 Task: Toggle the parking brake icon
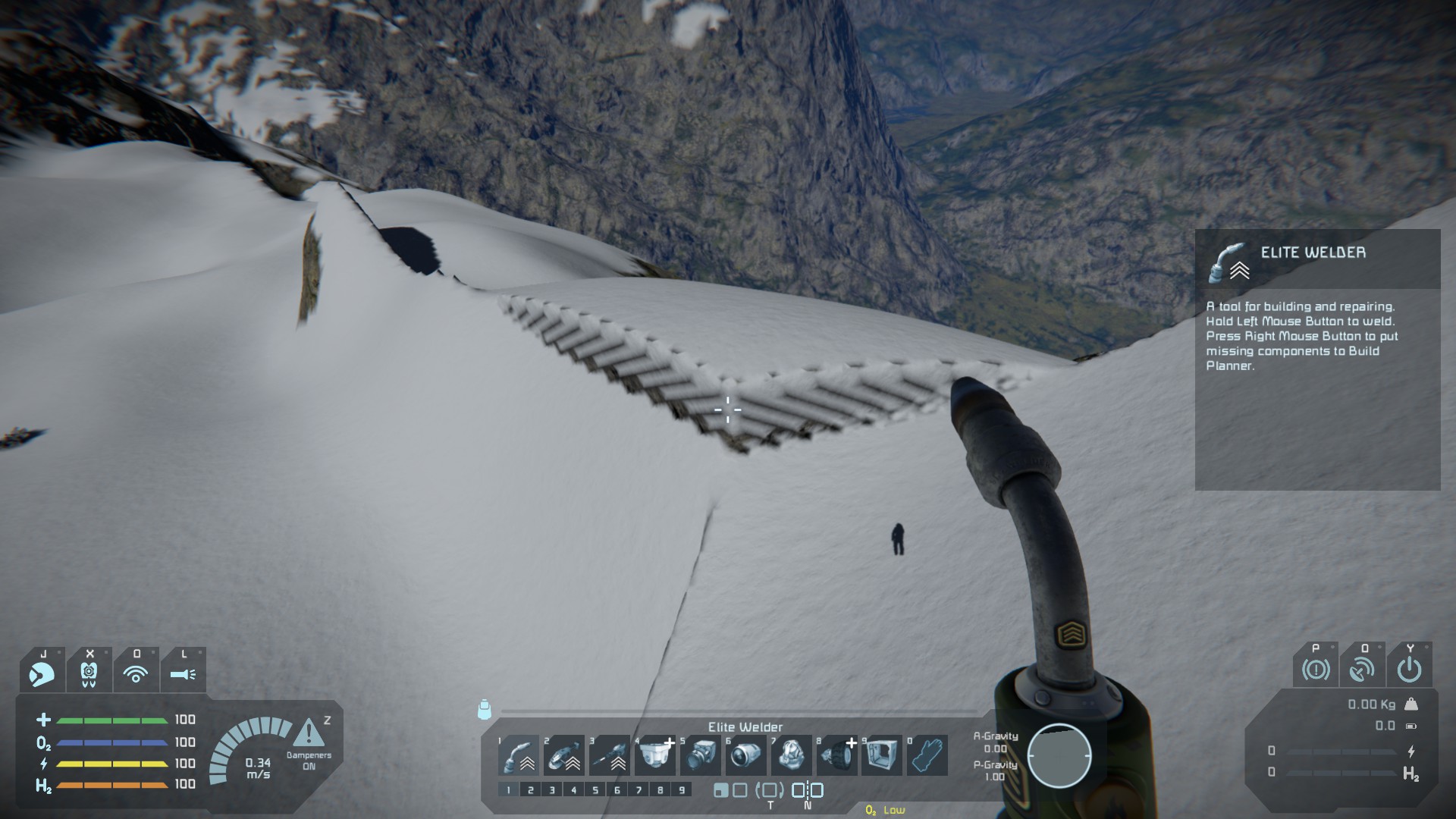pos(1316,669)
